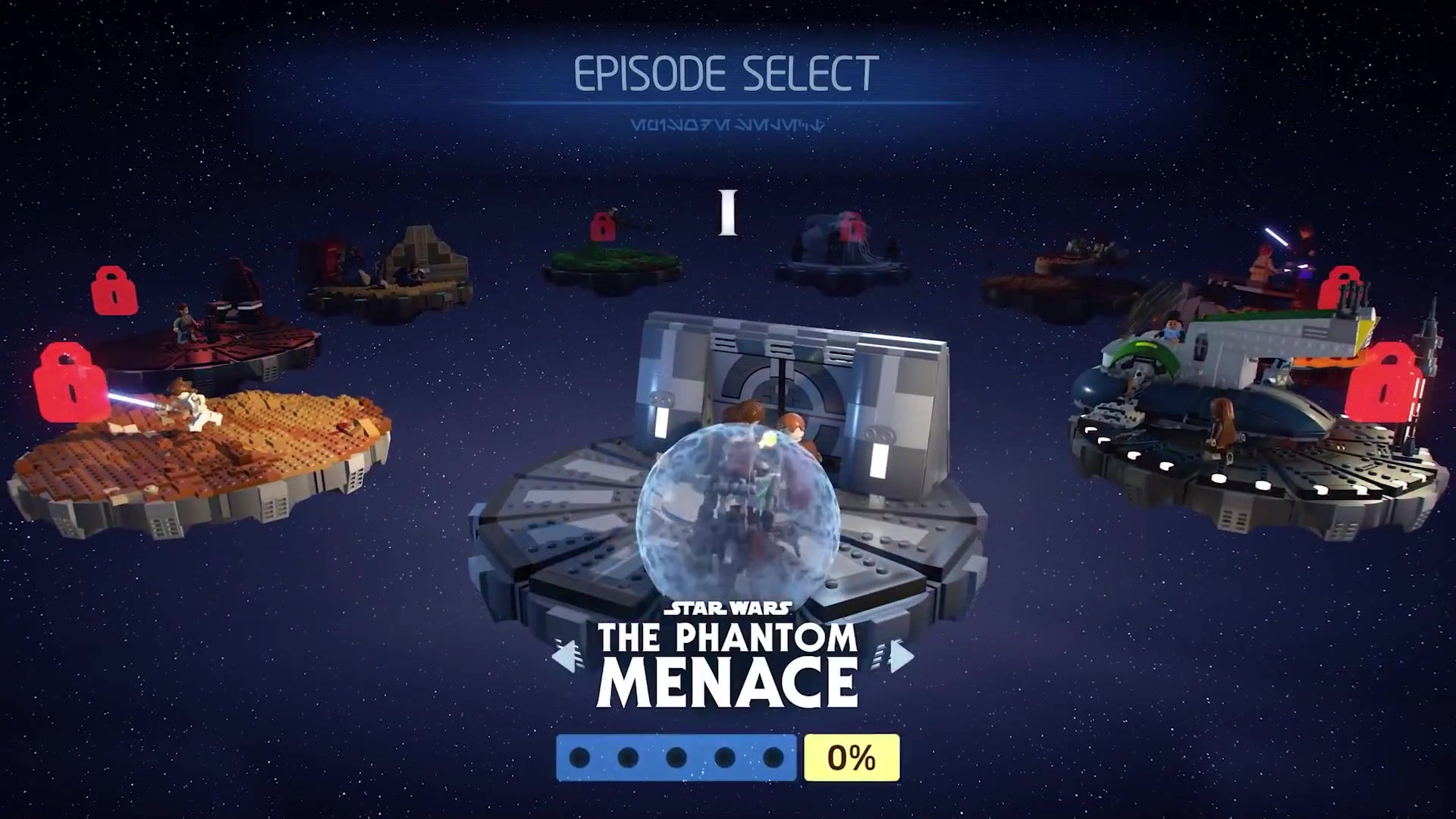Click the right arrow beside the episode title

(x=900, y=657)
